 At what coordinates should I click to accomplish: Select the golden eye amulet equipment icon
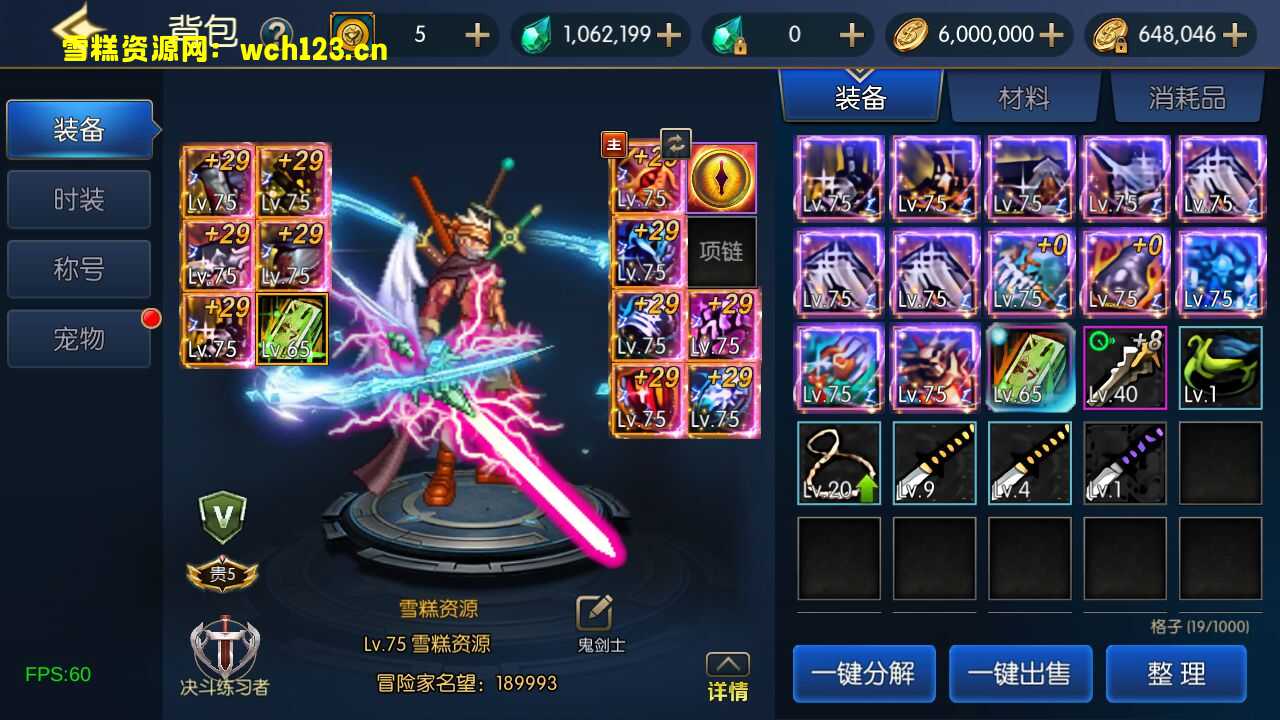pyautogui.click(x=721, y=180)
